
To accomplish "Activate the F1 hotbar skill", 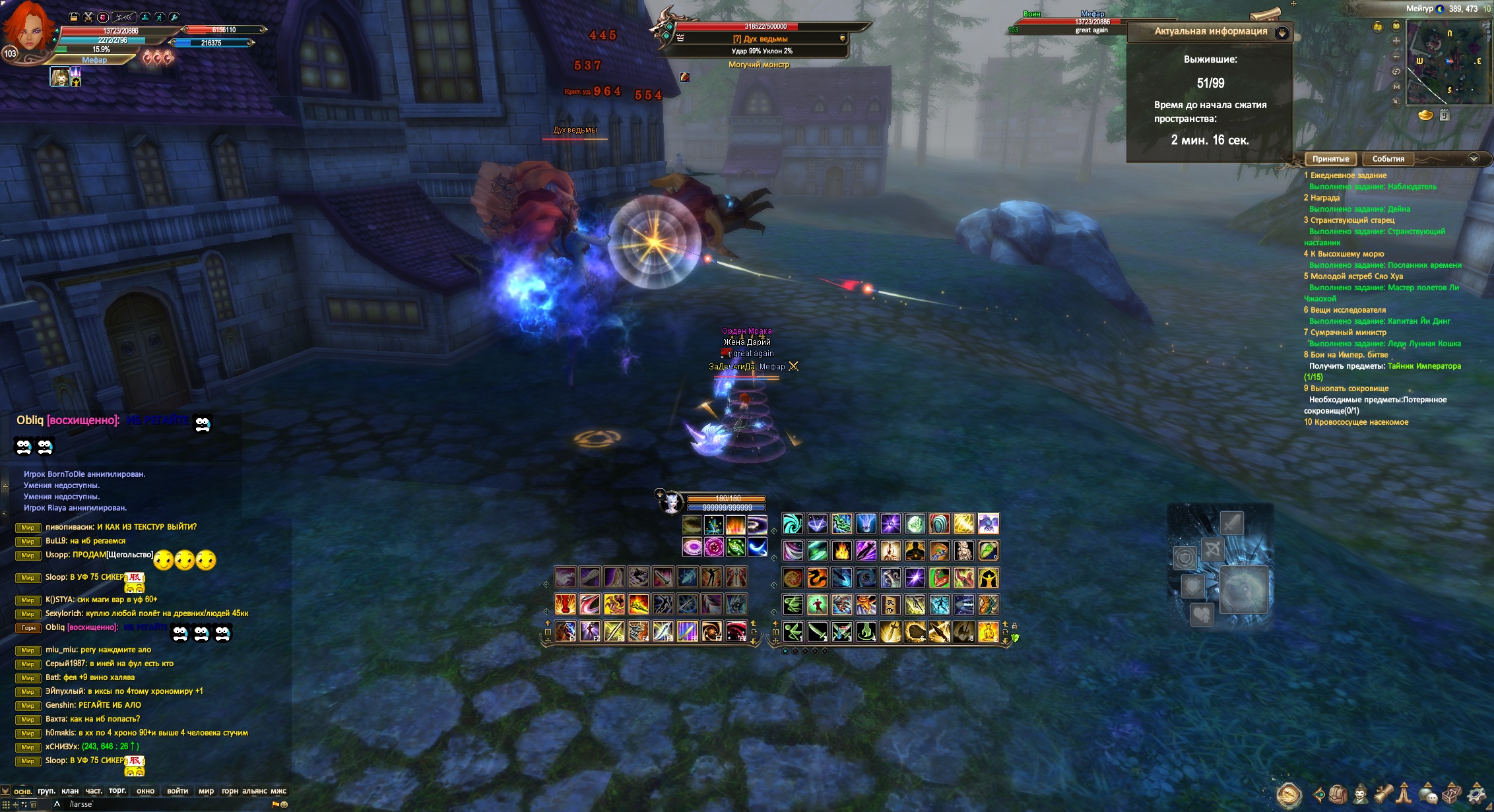I will click(x=566, y=631).
